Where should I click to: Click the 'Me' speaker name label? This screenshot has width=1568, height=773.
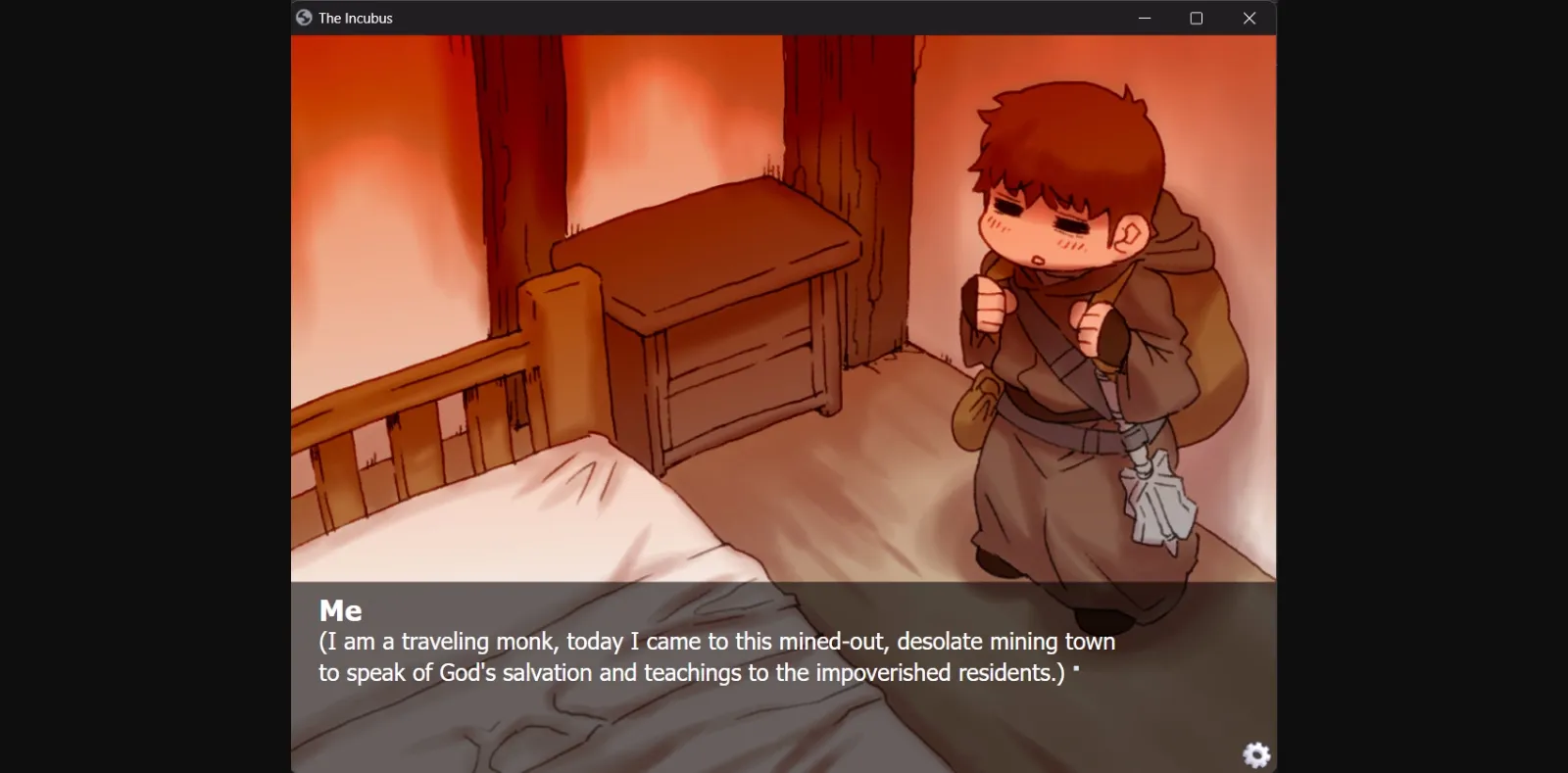tap(340, 610)
